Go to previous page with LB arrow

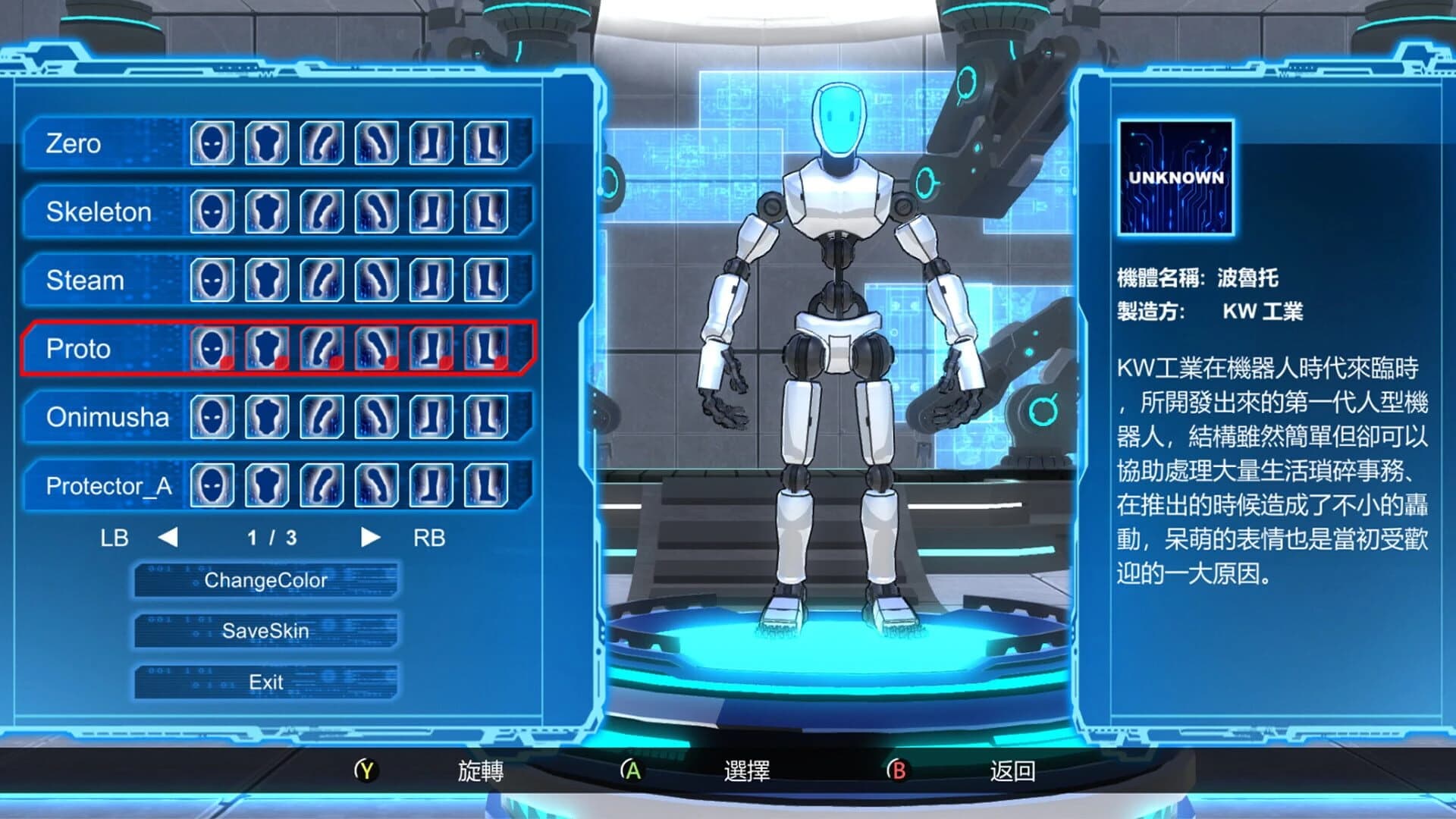(168, 538)
